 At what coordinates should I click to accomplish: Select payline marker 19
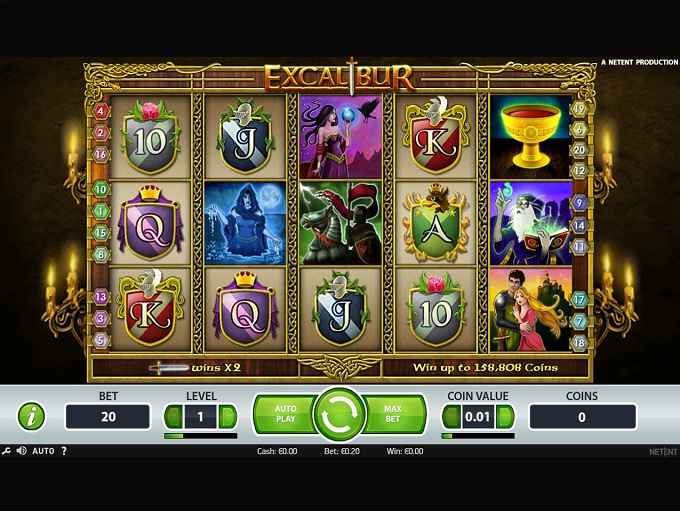tap(579, 109)
